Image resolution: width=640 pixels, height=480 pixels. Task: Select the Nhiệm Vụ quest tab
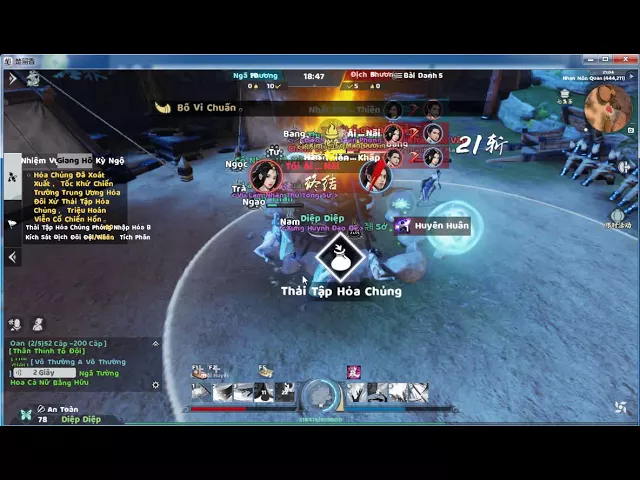pos(38,160)
